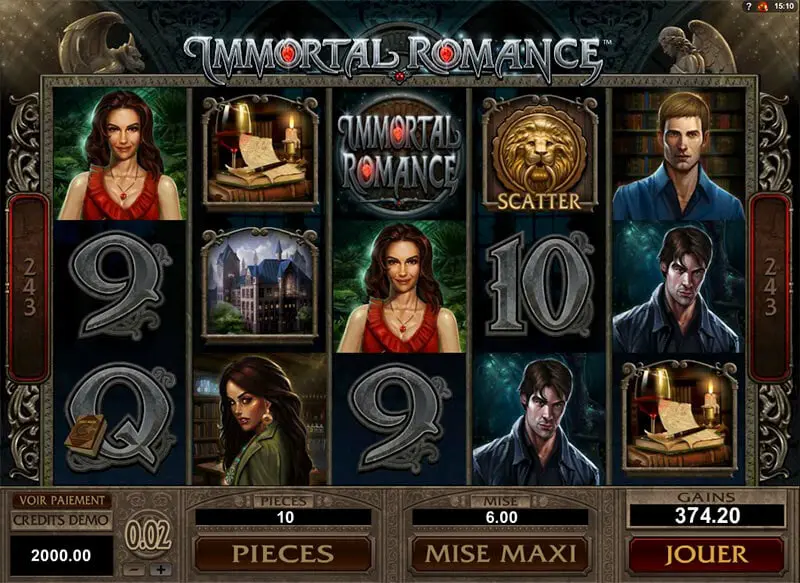The image size is (800, 583).
Task: Open the Voir Paiement paytable
Action: pos(60,501)
